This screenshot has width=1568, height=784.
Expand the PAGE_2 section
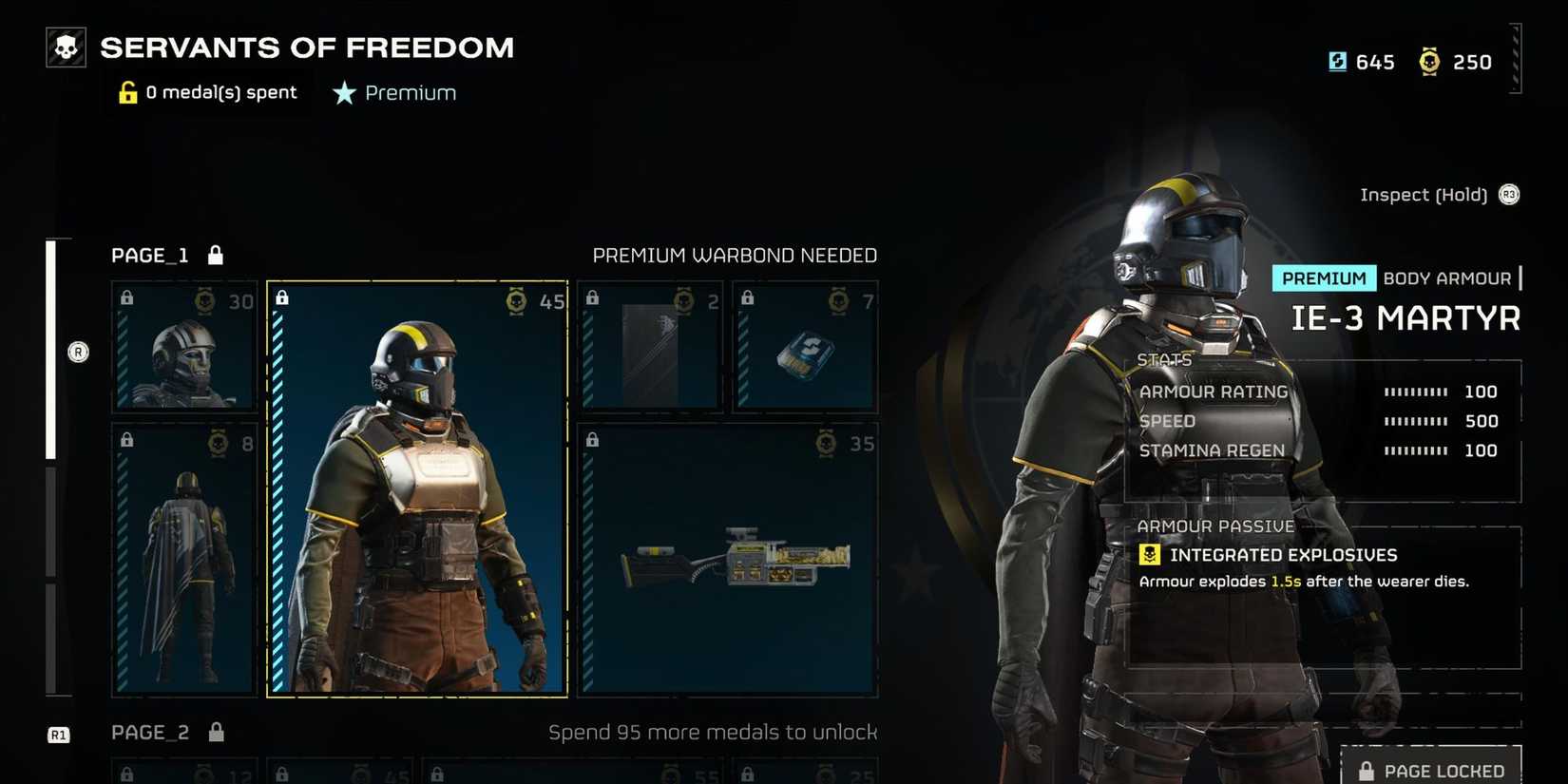click(149, 732)
